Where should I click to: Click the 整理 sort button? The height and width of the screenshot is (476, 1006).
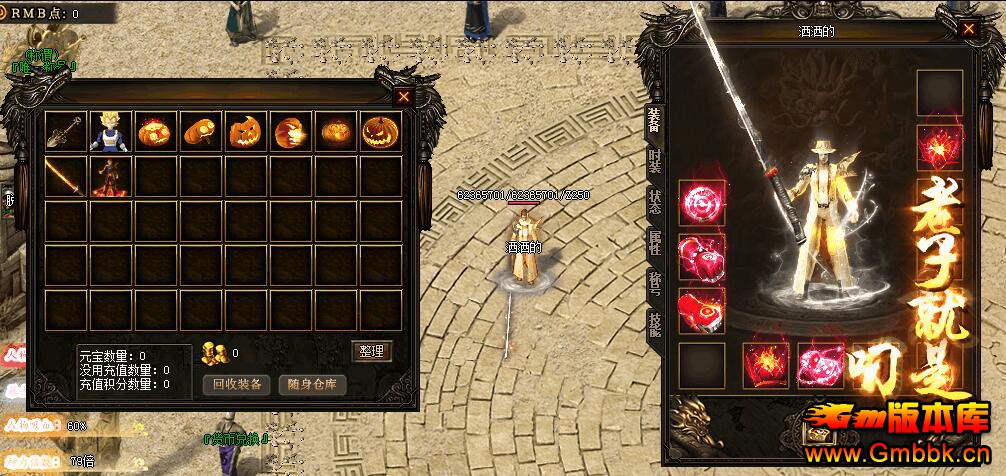coord(372,351)
